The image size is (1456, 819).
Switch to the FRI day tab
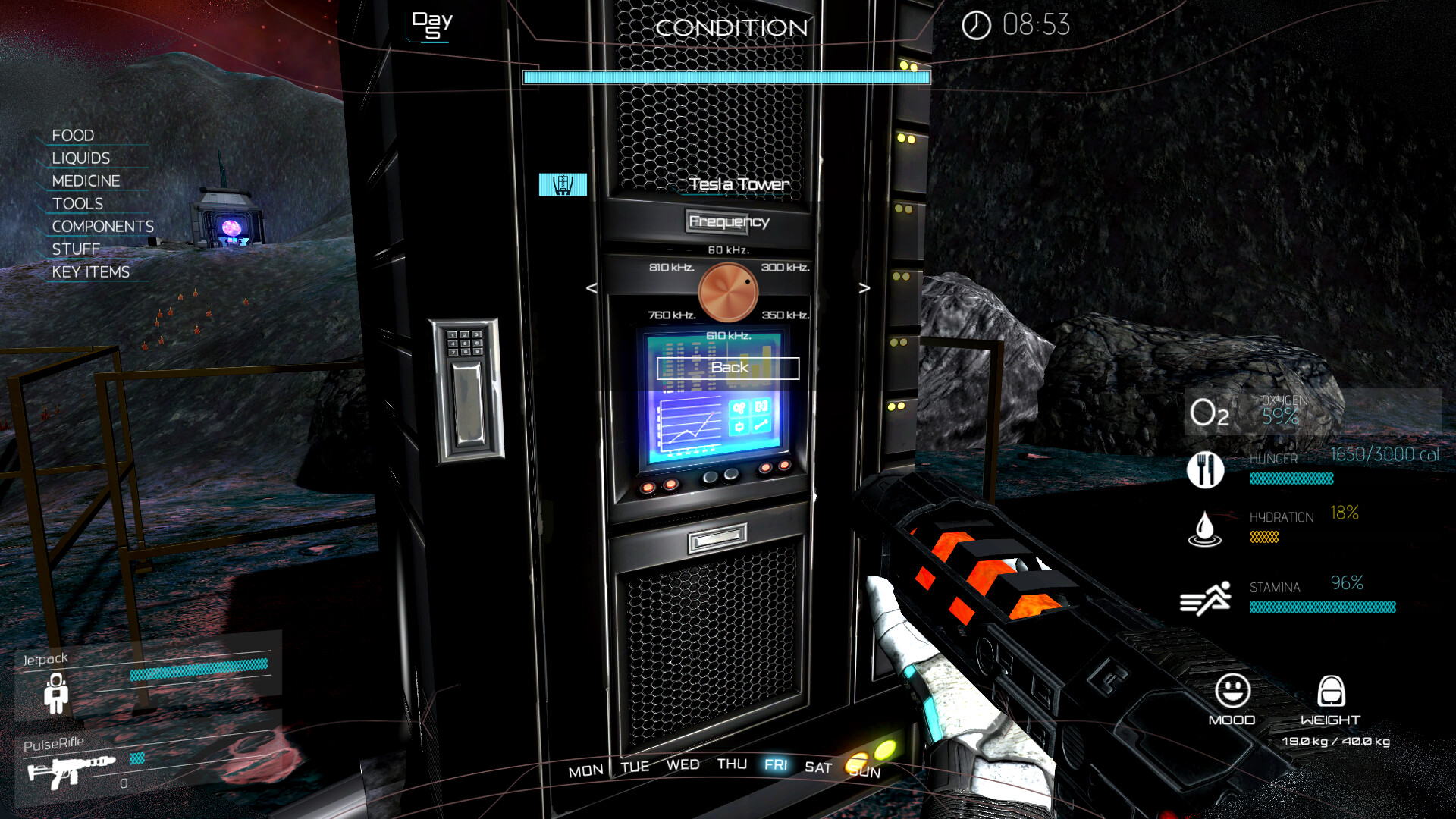click(x=777, y=766)
